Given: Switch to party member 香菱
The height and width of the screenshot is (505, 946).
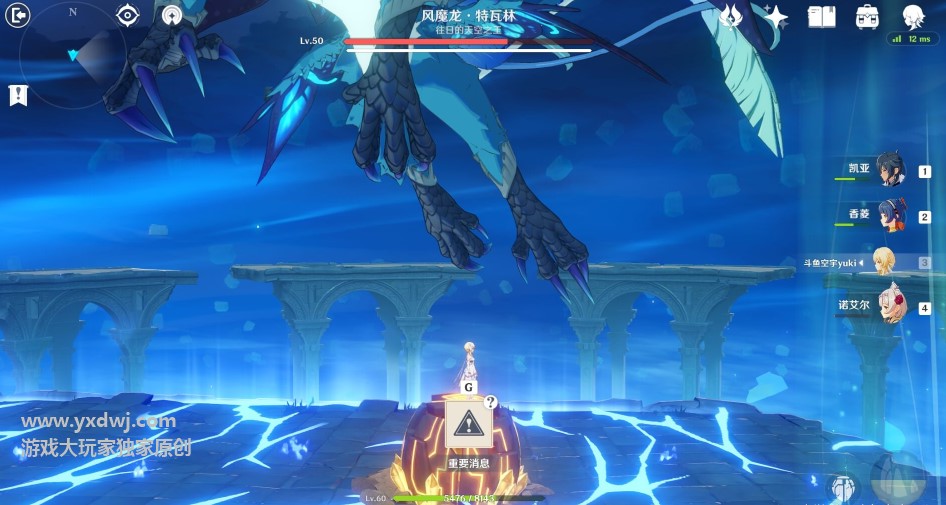Looking at the screenshot, I should point(889,215).
